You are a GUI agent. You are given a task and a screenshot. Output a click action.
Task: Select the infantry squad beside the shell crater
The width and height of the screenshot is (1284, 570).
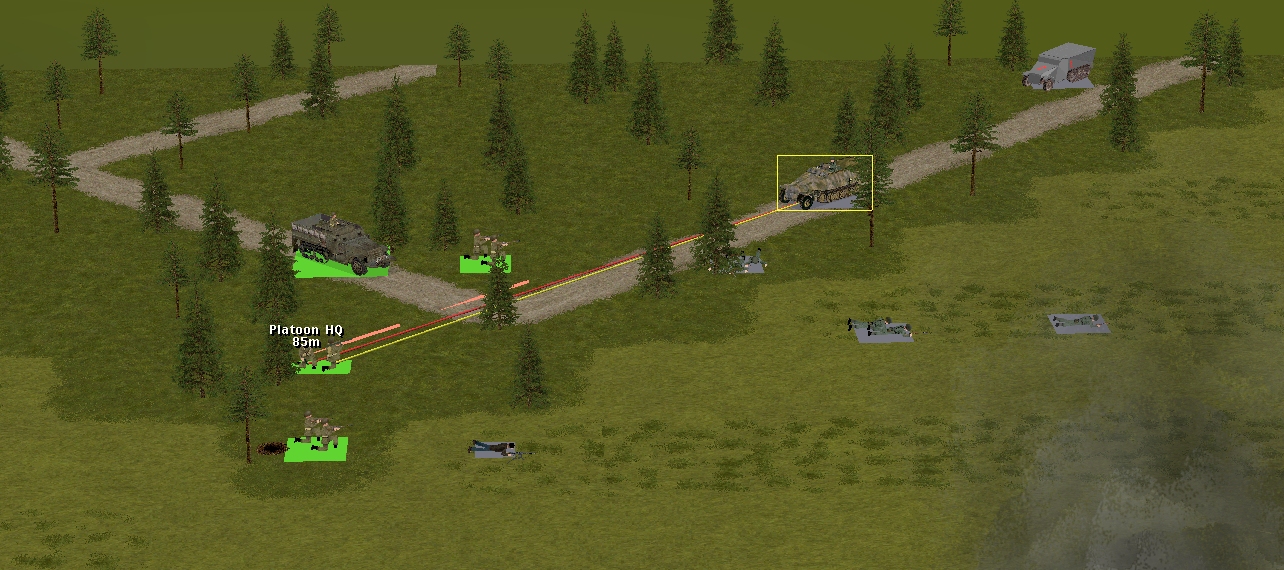click(x=319, y=434)
